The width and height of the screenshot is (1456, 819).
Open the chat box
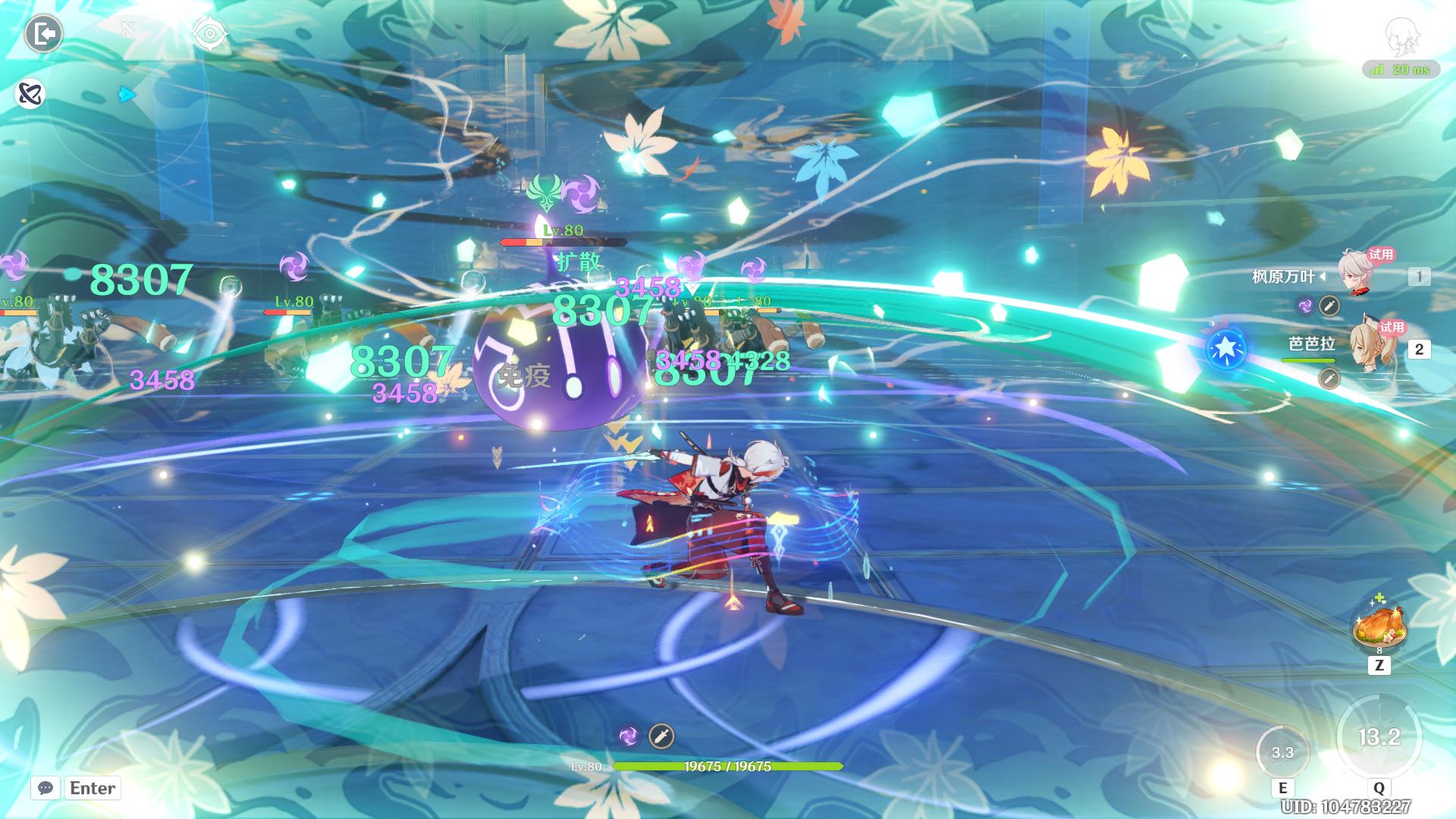(x=45, y=788)
